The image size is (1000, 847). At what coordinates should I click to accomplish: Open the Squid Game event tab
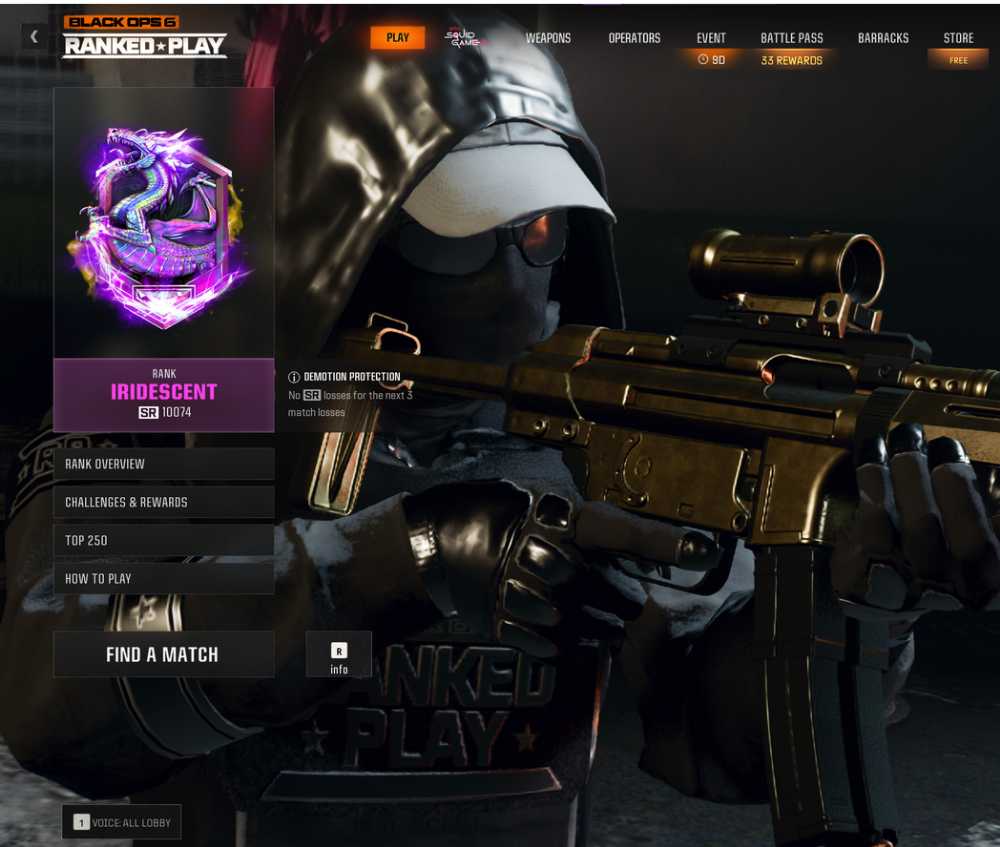click(x=463, y=38)
